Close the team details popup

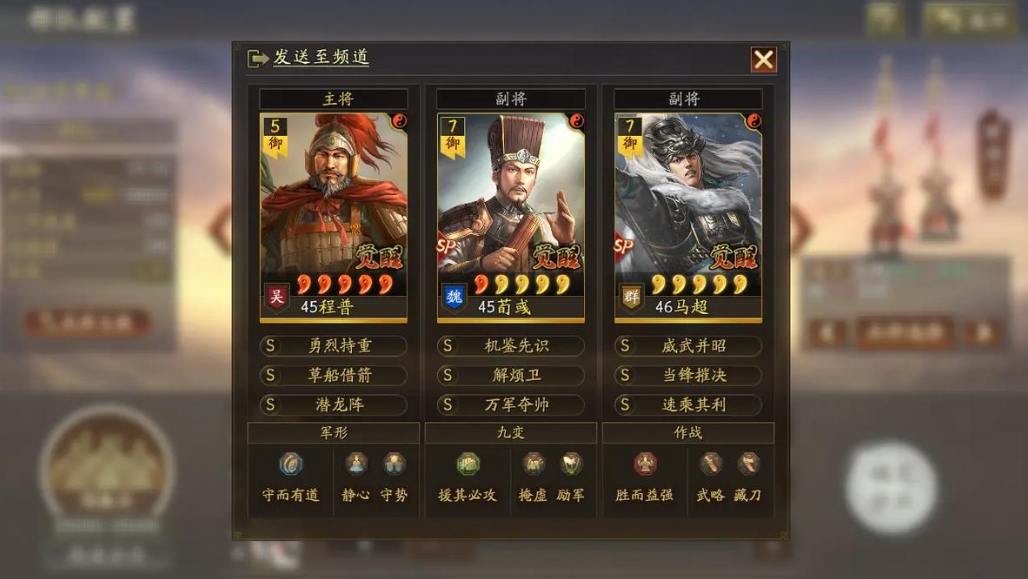pos(763,60)
